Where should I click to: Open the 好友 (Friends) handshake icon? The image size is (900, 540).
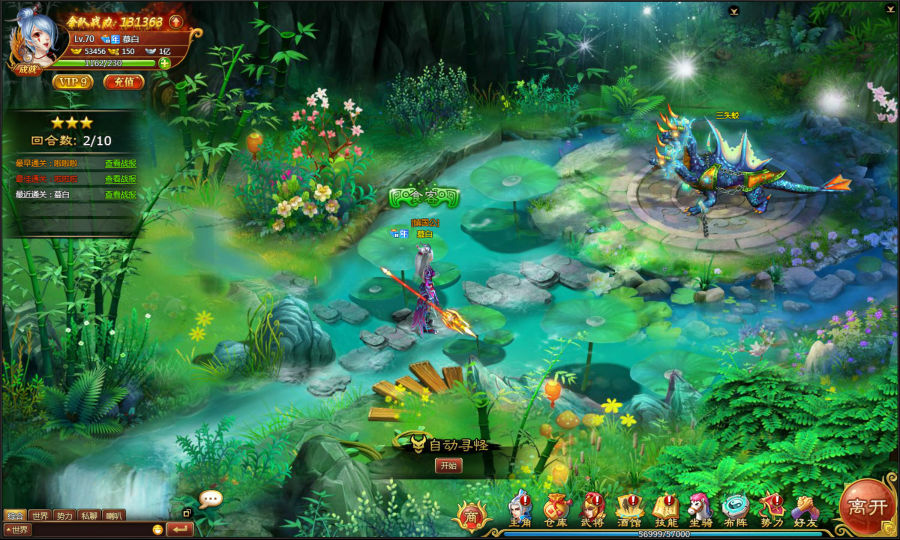805,508
